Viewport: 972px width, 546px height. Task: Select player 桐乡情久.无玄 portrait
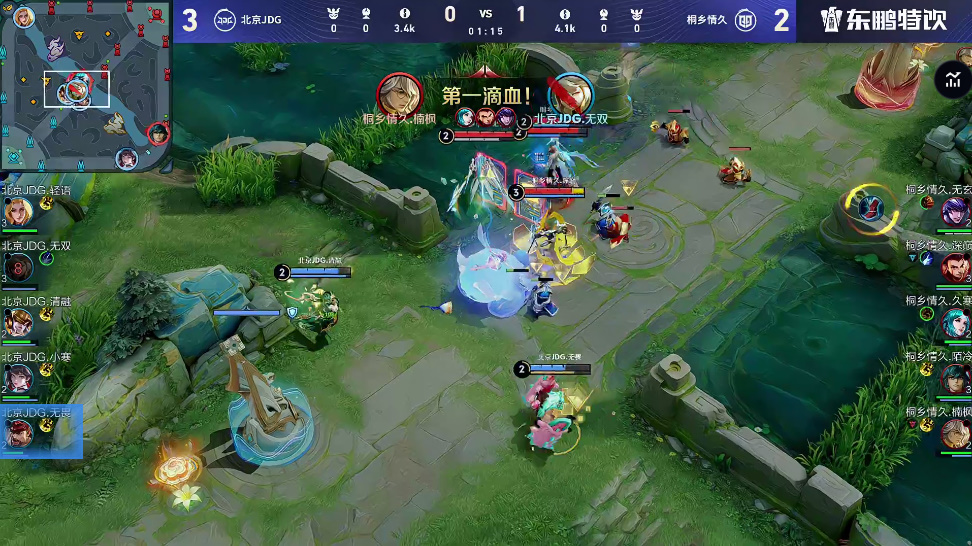coord(955,212)
